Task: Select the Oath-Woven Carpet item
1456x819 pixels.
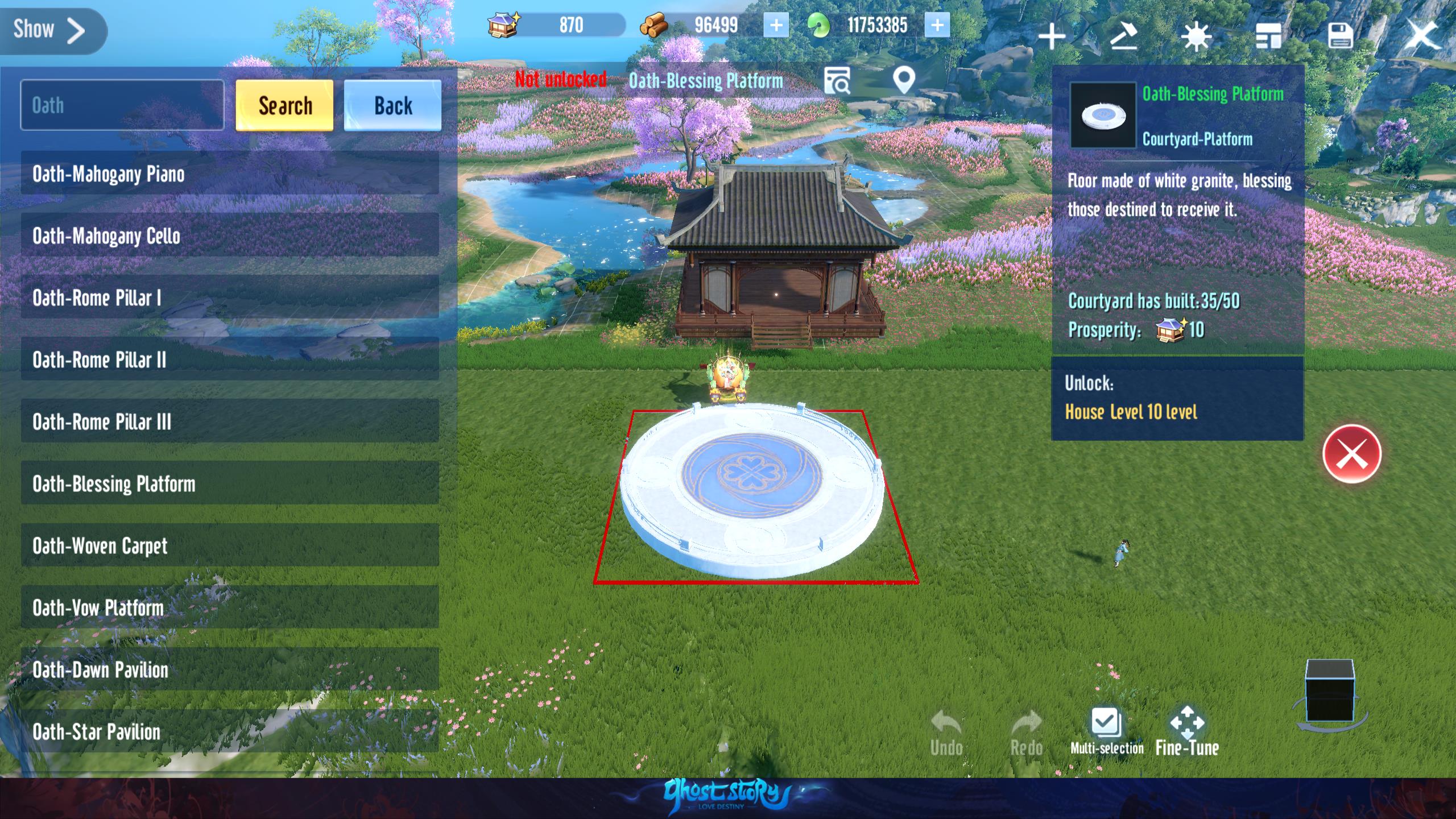Action: [230, 545]
